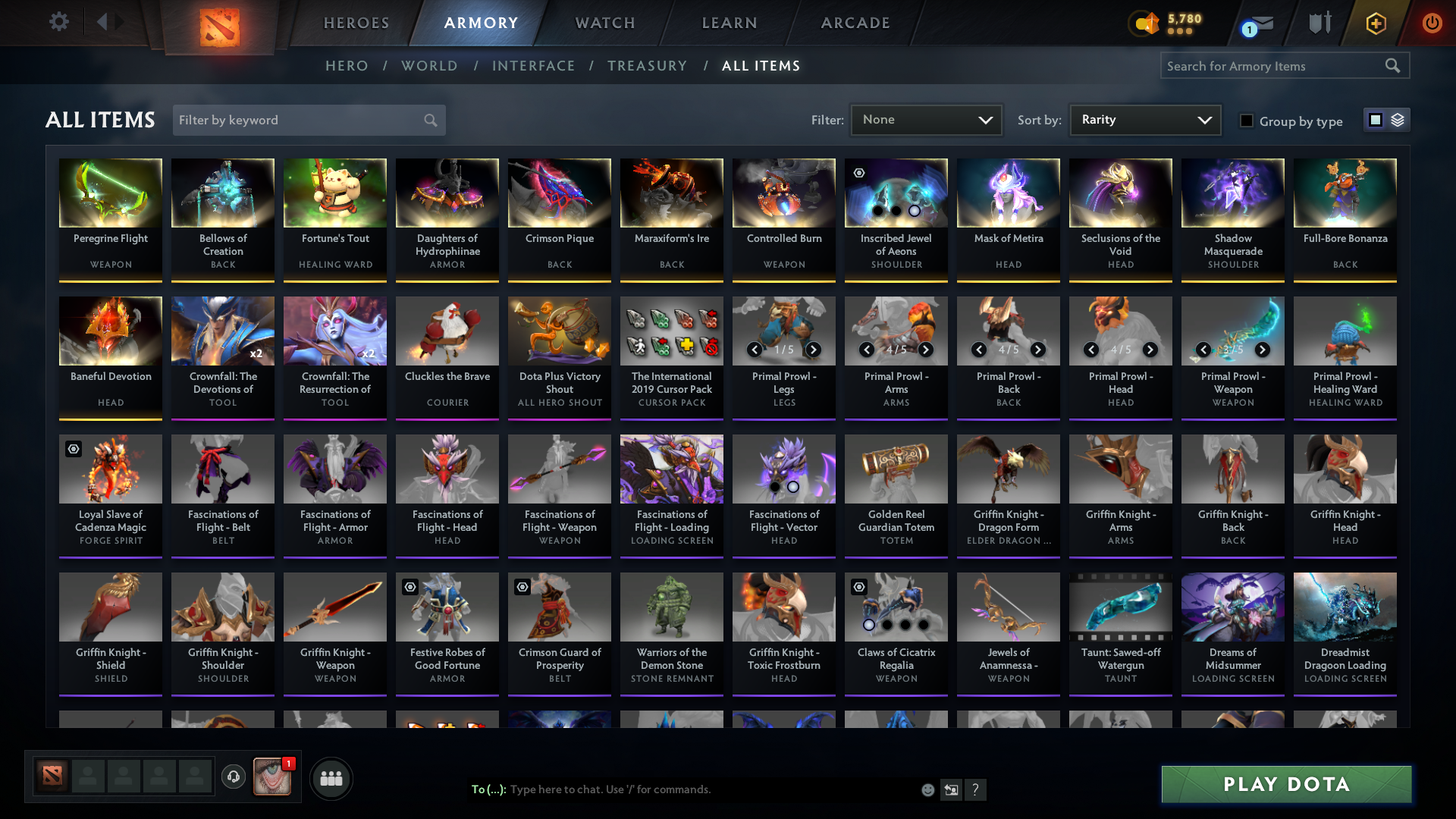Click the power button to exit Dota
This screenshot has height=819, width=1456.
[x=1432, y=23]
